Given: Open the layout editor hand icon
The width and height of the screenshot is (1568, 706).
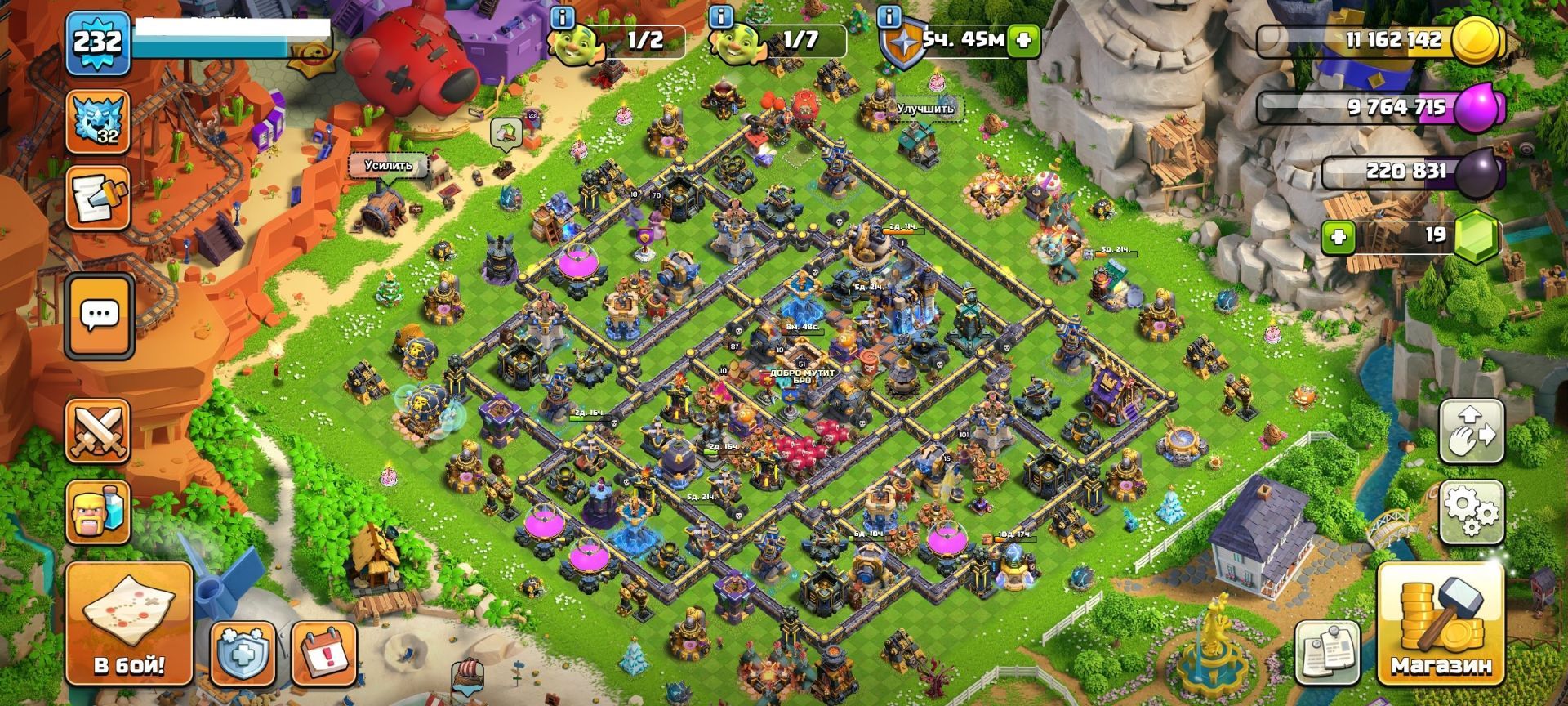Looking at the screenshot, I should coord(1471,431).
